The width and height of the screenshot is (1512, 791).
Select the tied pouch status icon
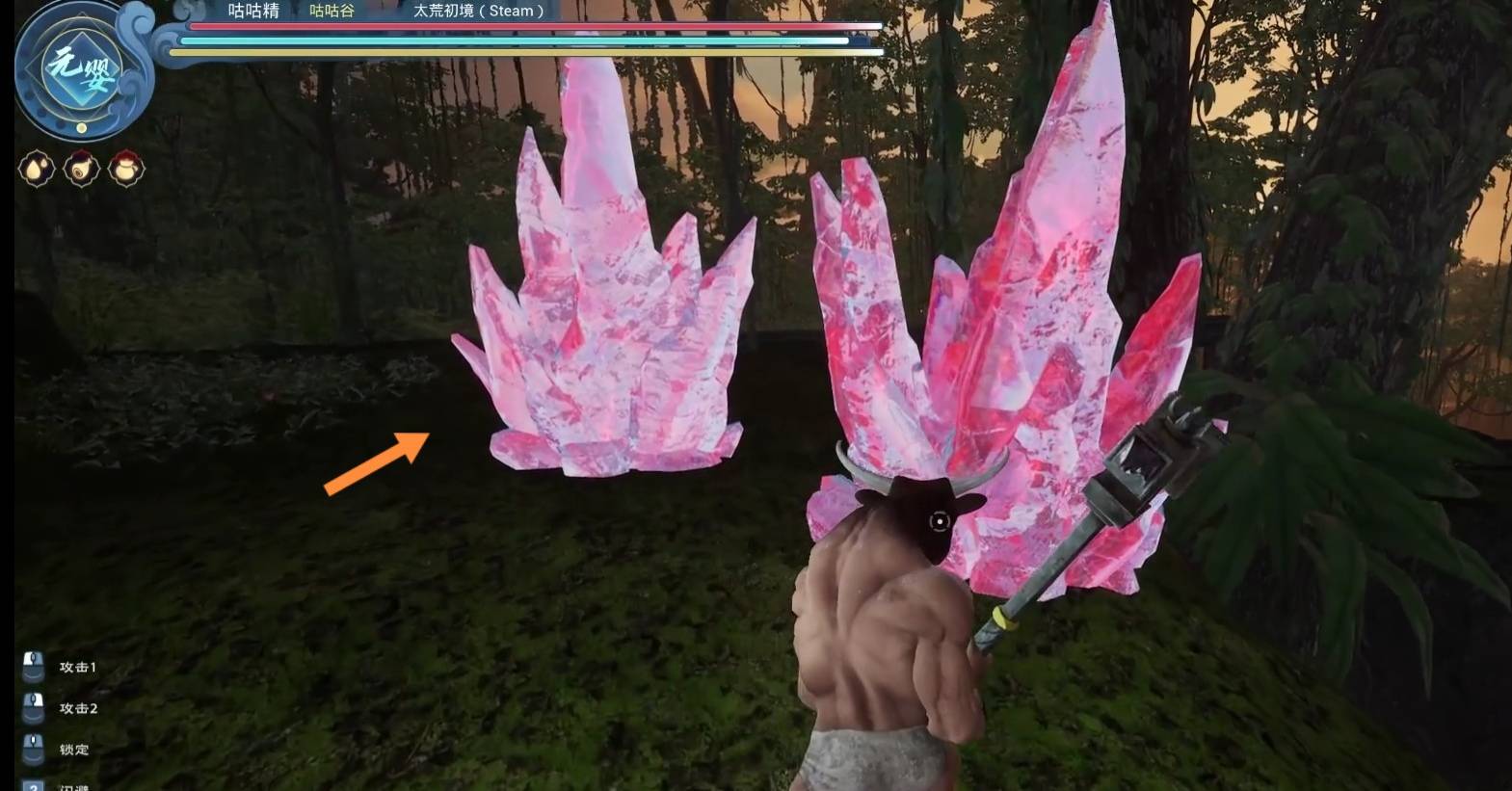click(126, 170)
